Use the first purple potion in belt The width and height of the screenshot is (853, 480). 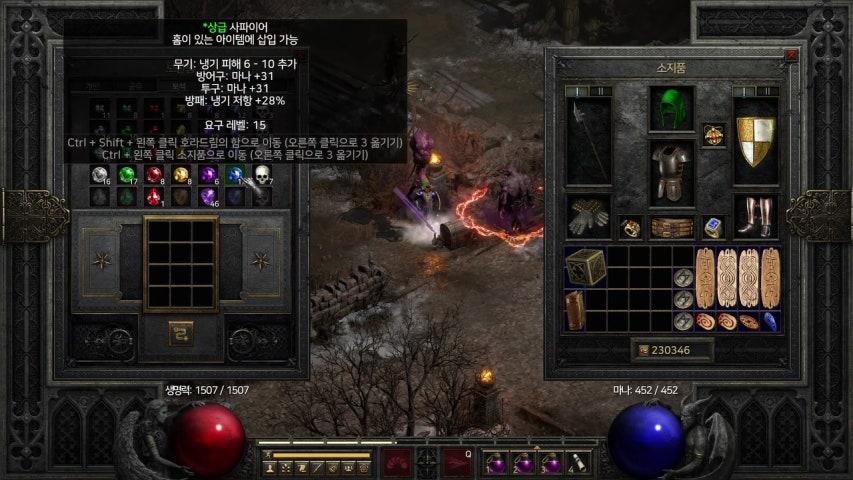coord(496,462)
